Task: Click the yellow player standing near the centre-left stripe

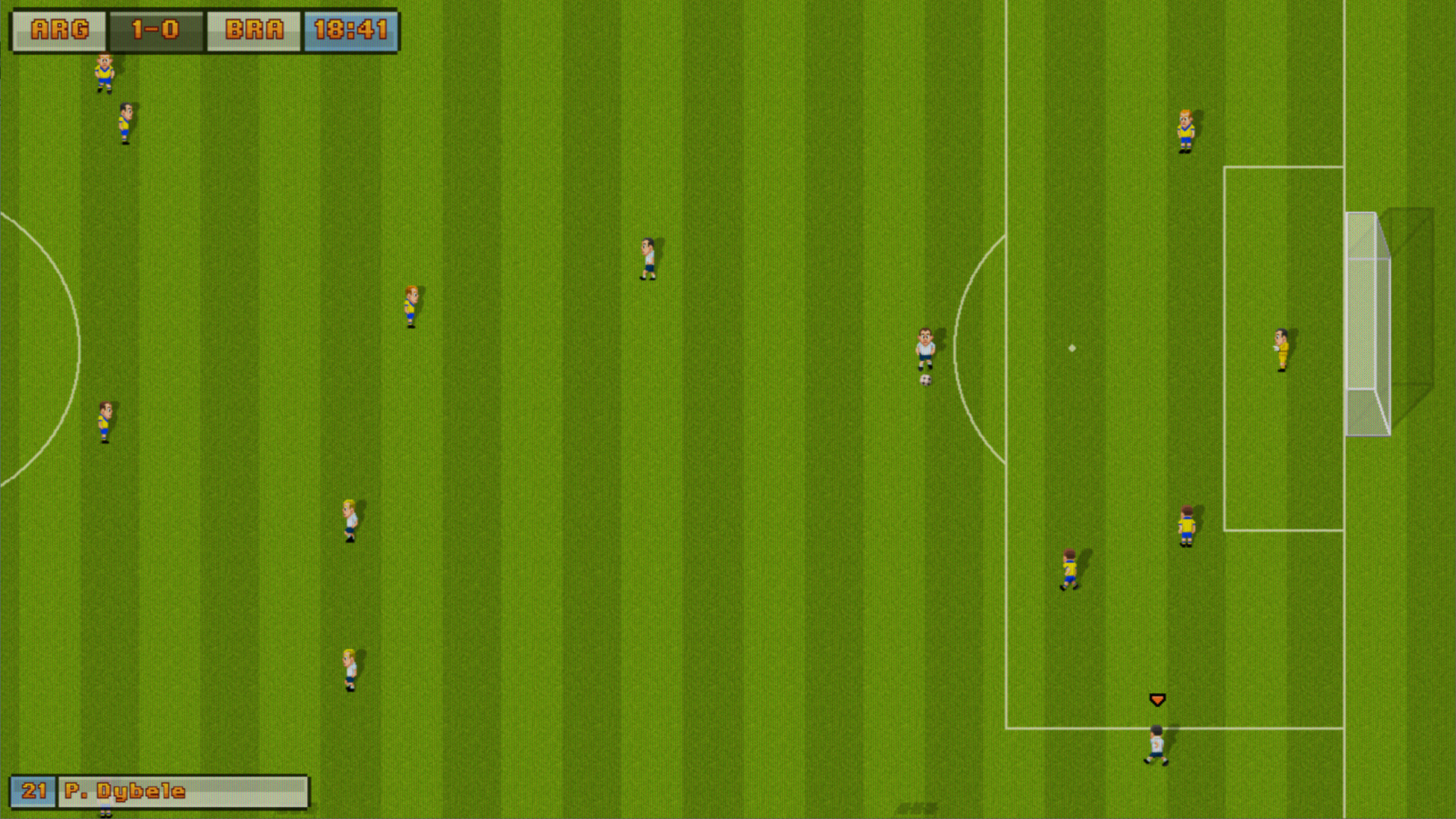Action: coord(410,307)
